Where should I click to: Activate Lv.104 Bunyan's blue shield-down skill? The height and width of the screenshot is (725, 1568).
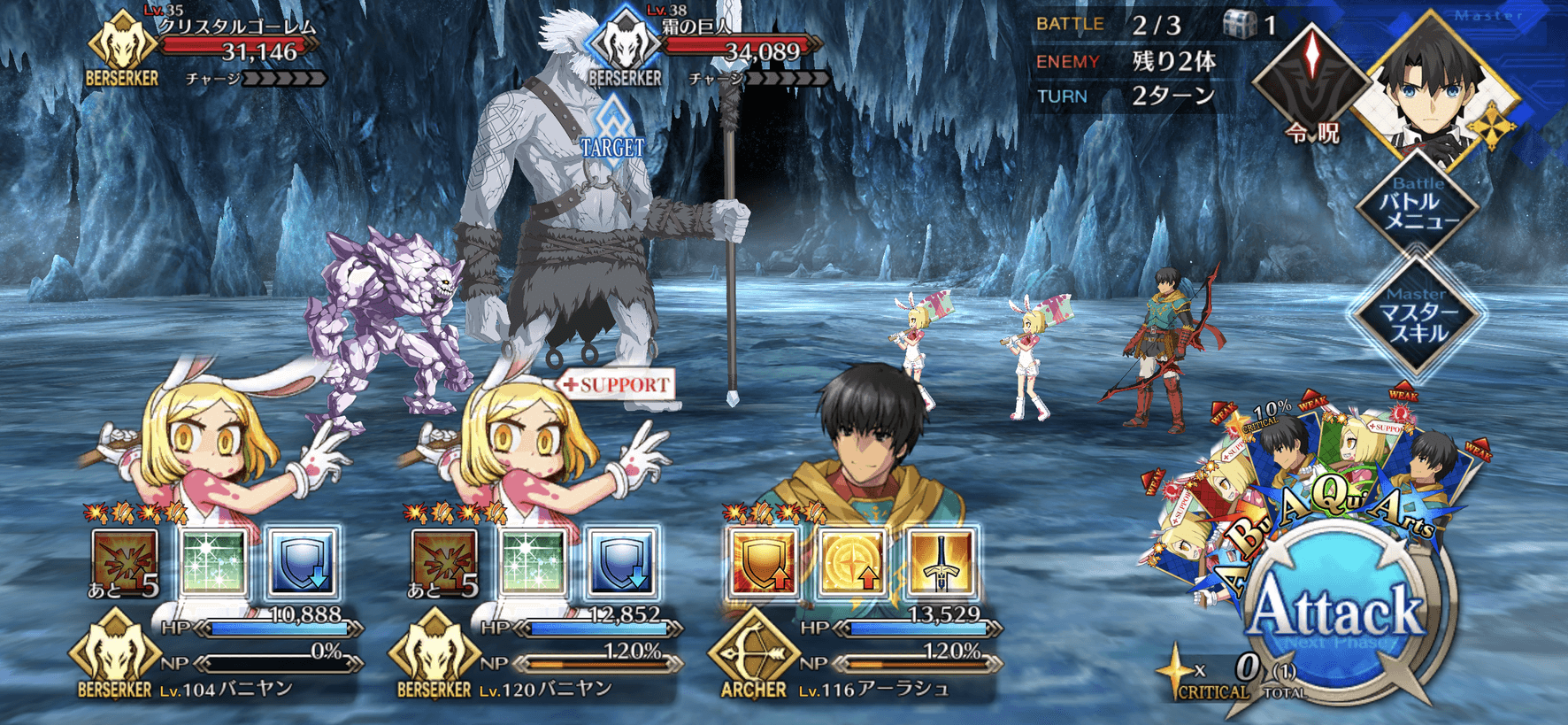coord(303,561)
